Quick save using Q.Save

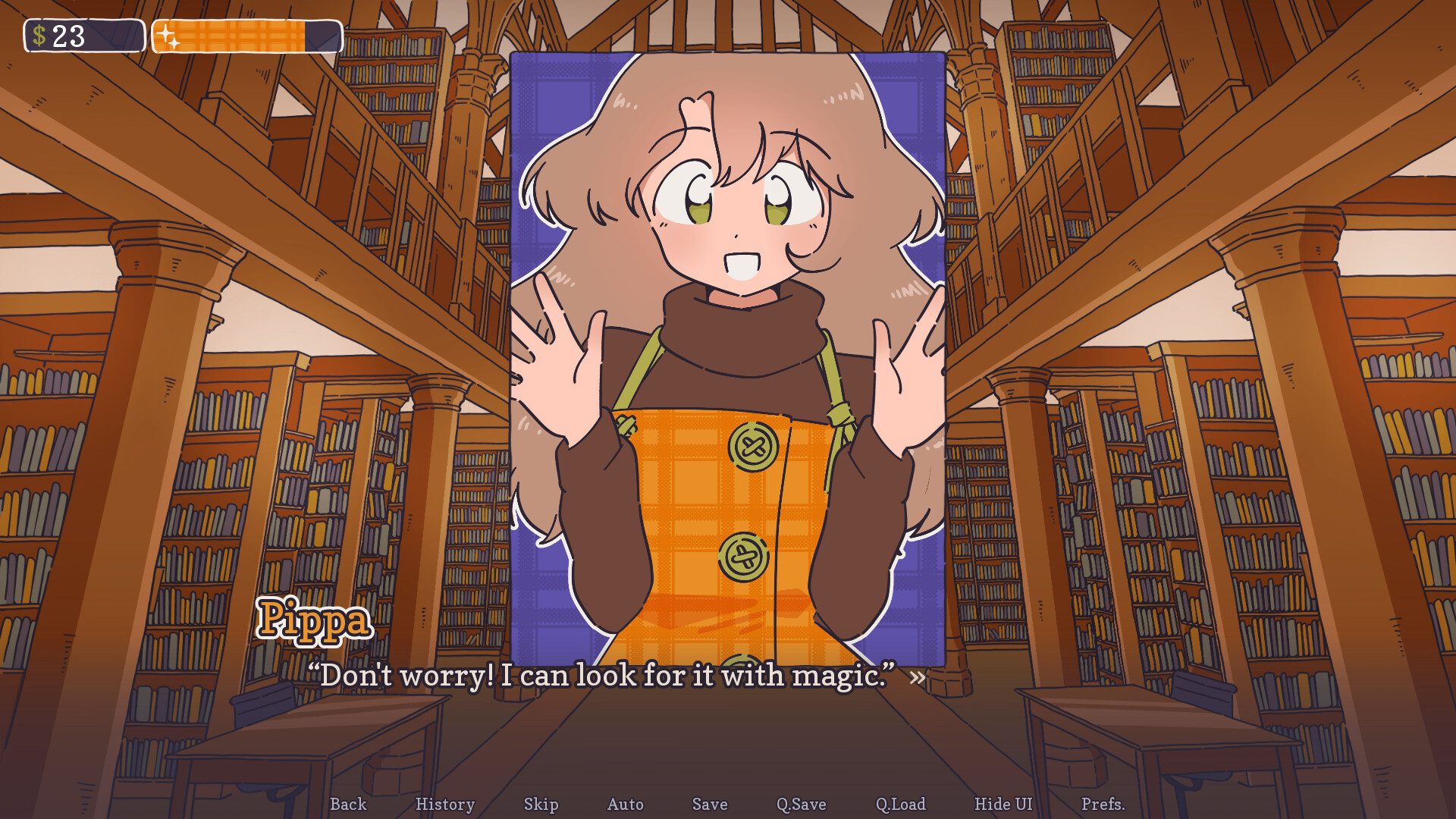pyautogui.click(x=800, y=805)
